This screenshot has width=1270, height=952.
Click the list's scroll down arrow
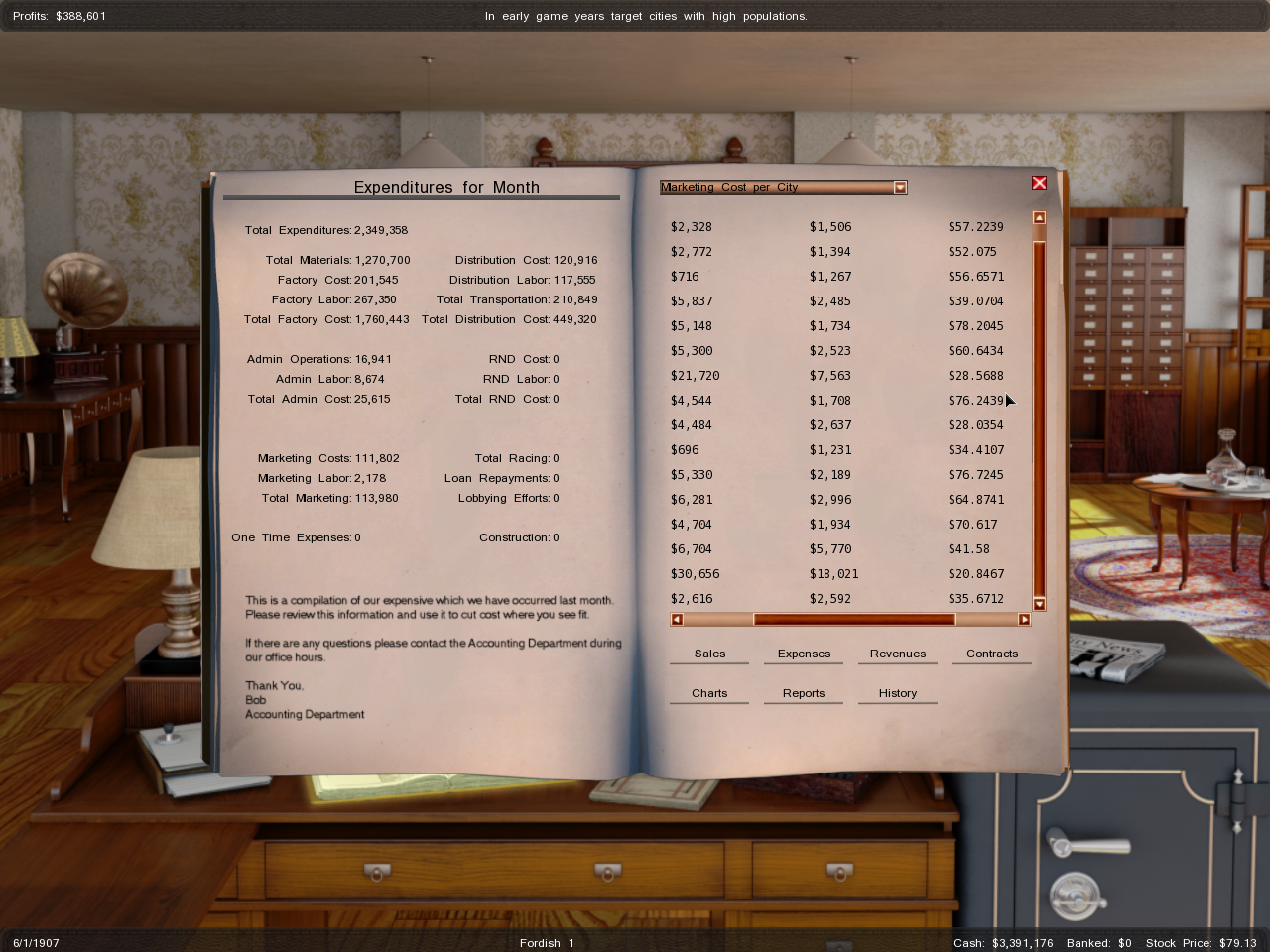pyautogui.click(x=1039, y=604)
